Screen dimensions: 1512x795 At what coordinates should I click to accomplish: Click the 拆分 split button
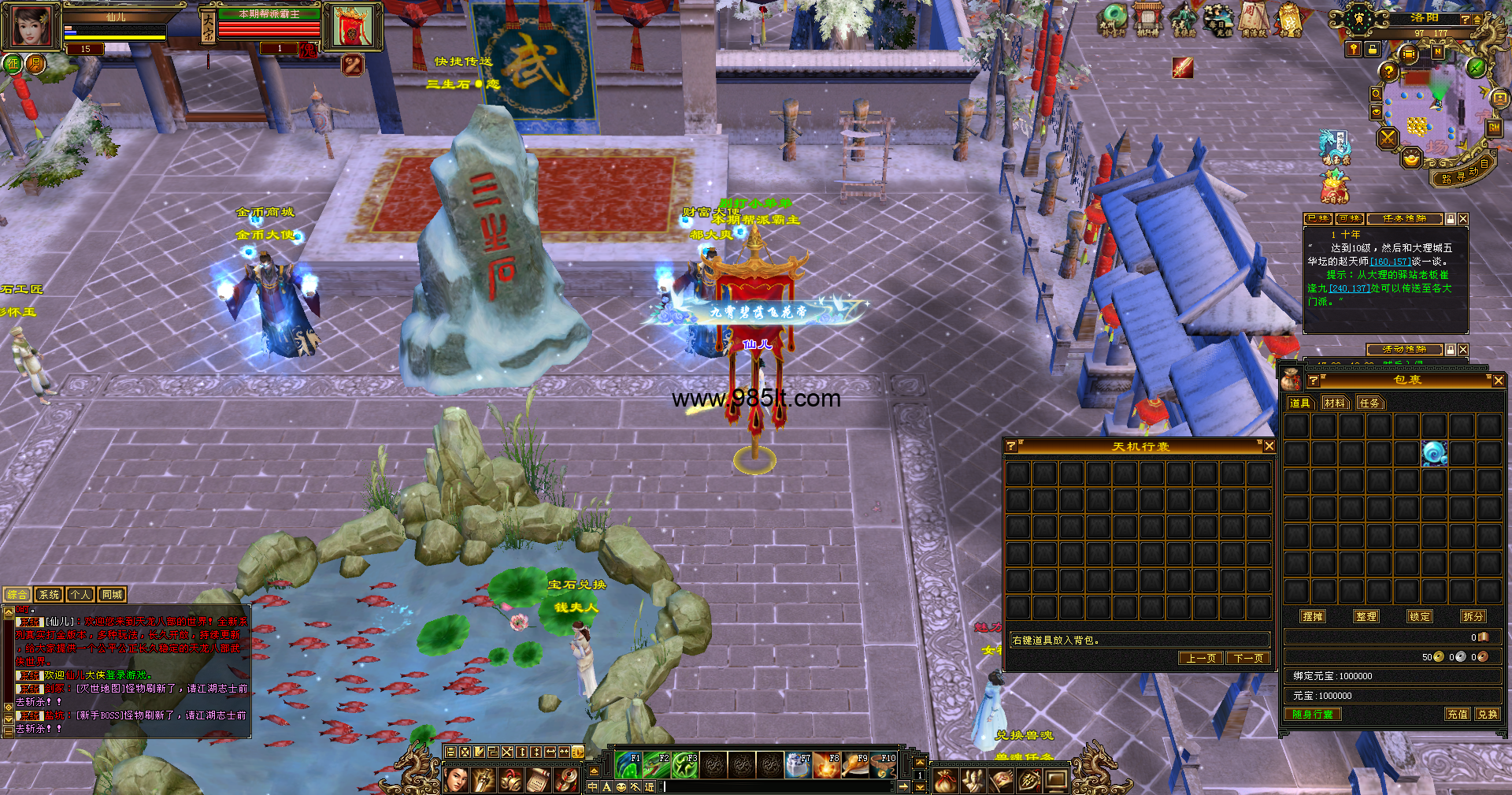1473,616
